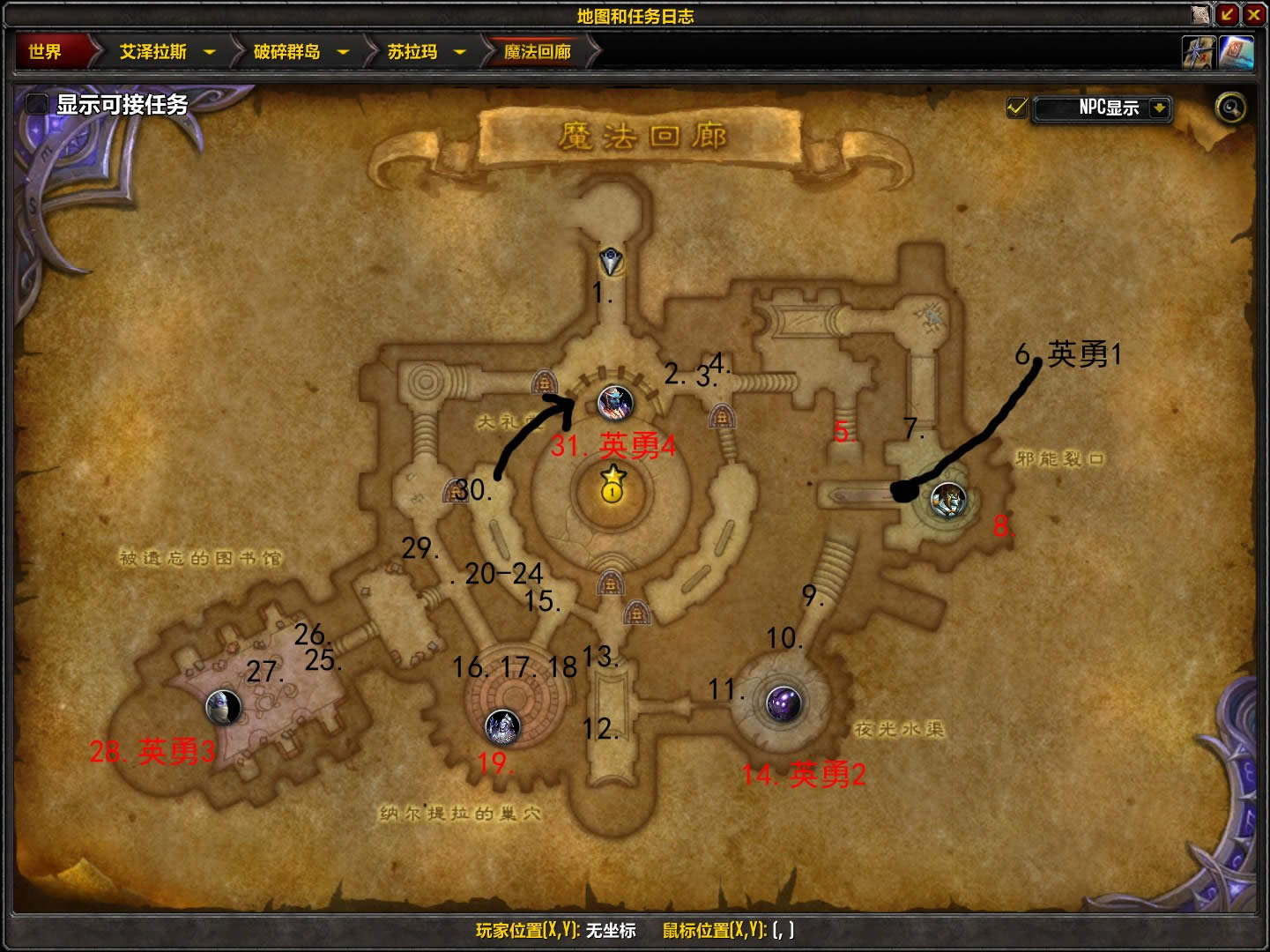Pick the boss portrait above red number 19
The width and height of the screenshot is (1270, 952).
coord(502,725)
